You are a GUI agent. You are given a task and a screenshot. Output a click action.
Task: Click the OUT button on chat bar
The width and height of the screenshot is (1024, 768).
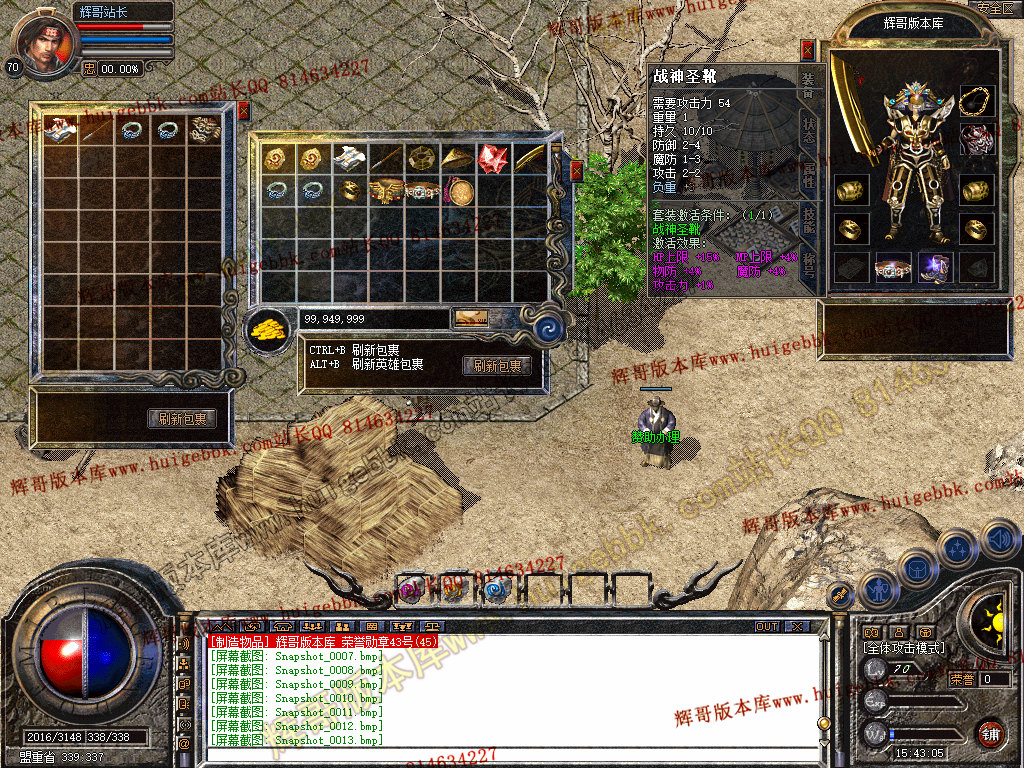pyautogui.click(x=767, y=627)
